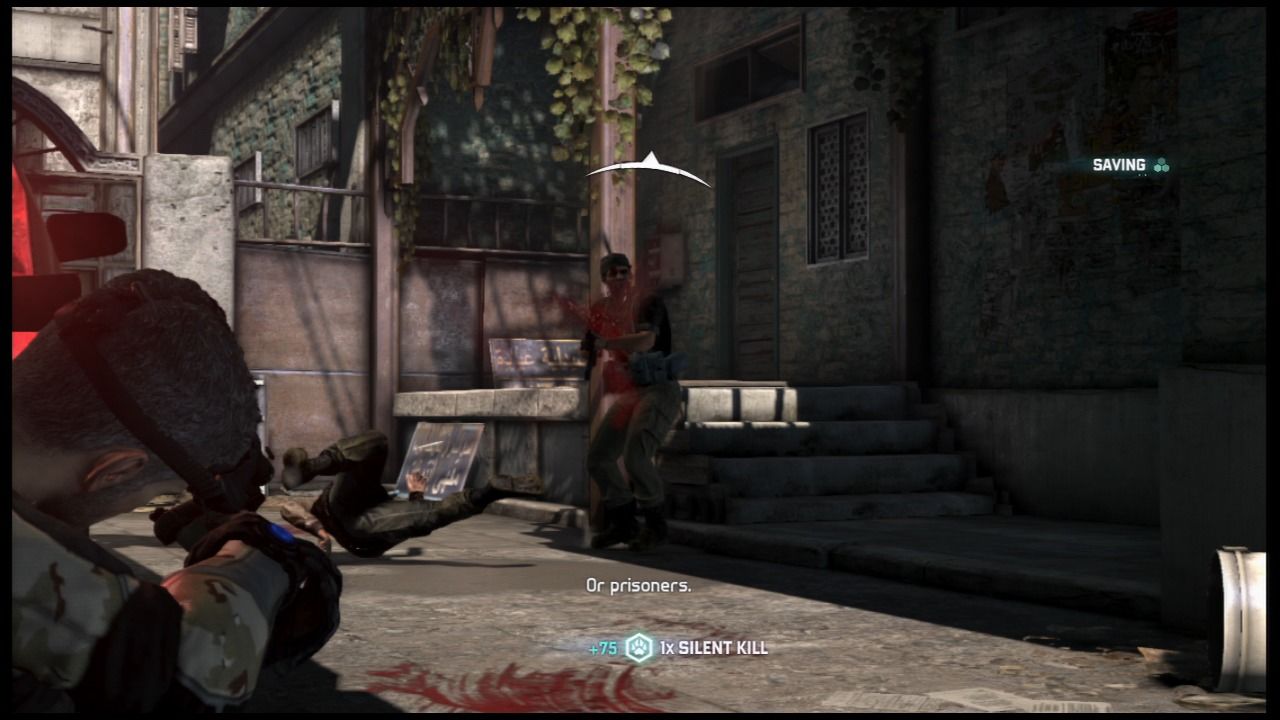
Task: Select the paw-print Silent Kill badge
Action: (x=640, y=648)
